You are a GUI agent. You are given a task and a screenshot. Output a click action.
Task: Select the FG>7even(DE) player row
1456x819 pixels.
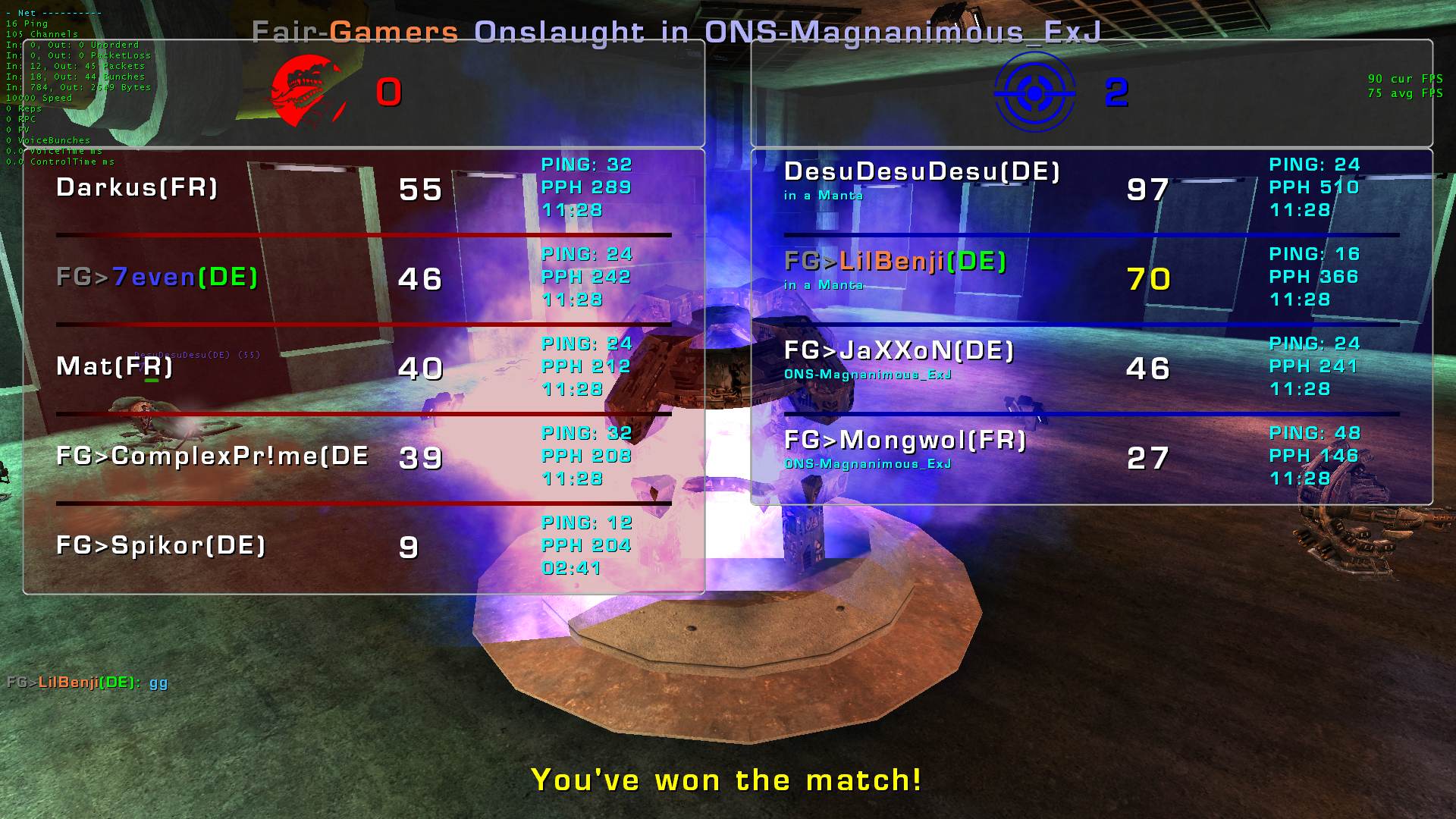pos(157,277)
